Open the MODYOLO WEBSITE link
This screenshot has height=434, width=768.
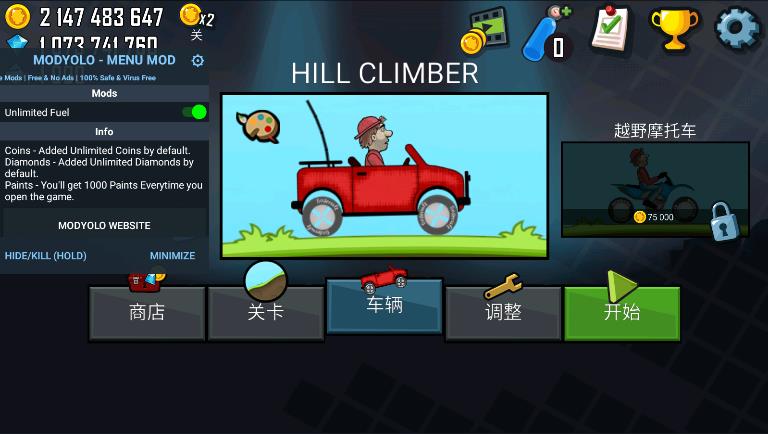[x=104, y=226]
